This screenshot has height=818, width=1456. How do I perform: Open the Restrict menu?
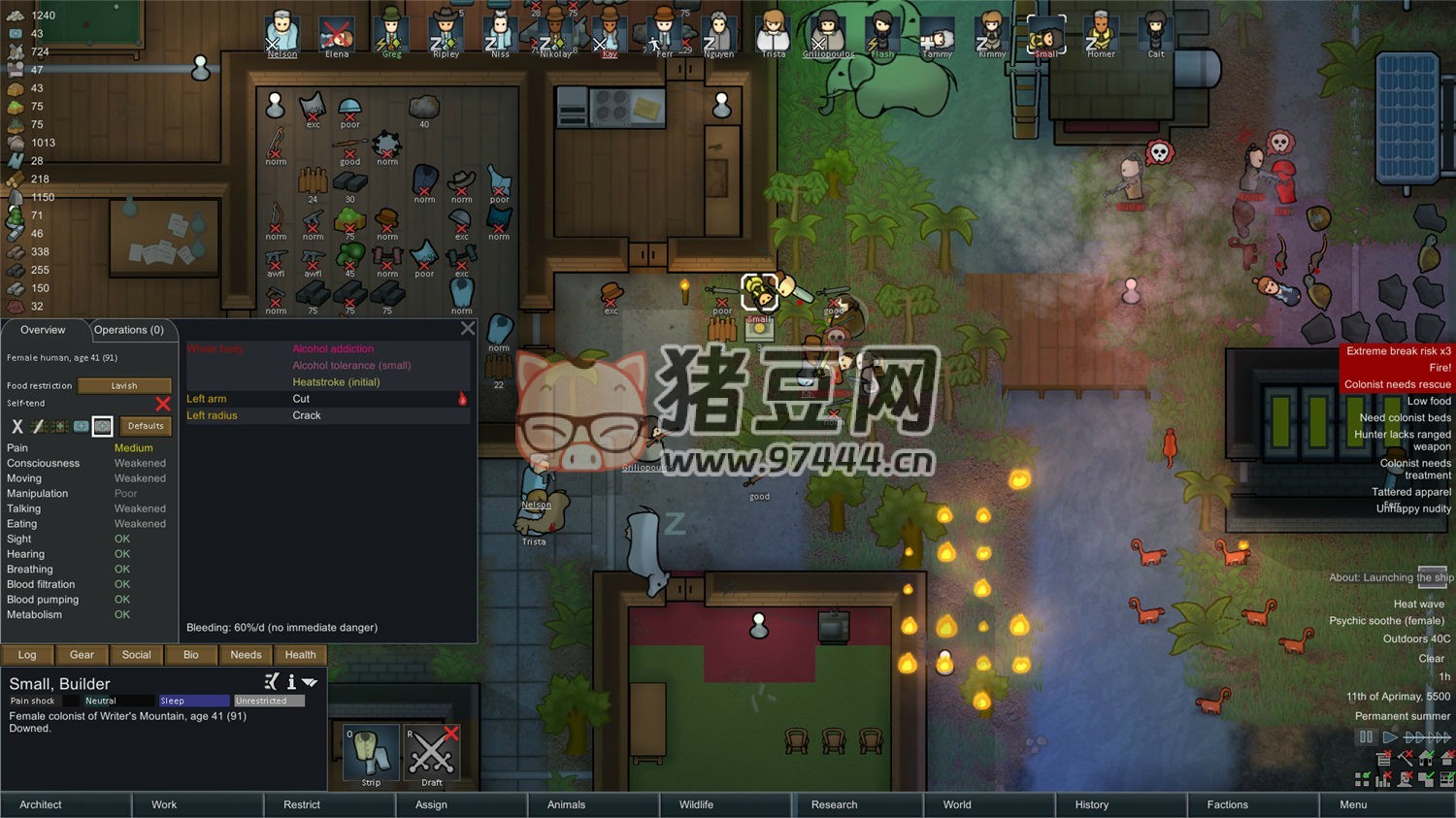[x=302, y=804]
